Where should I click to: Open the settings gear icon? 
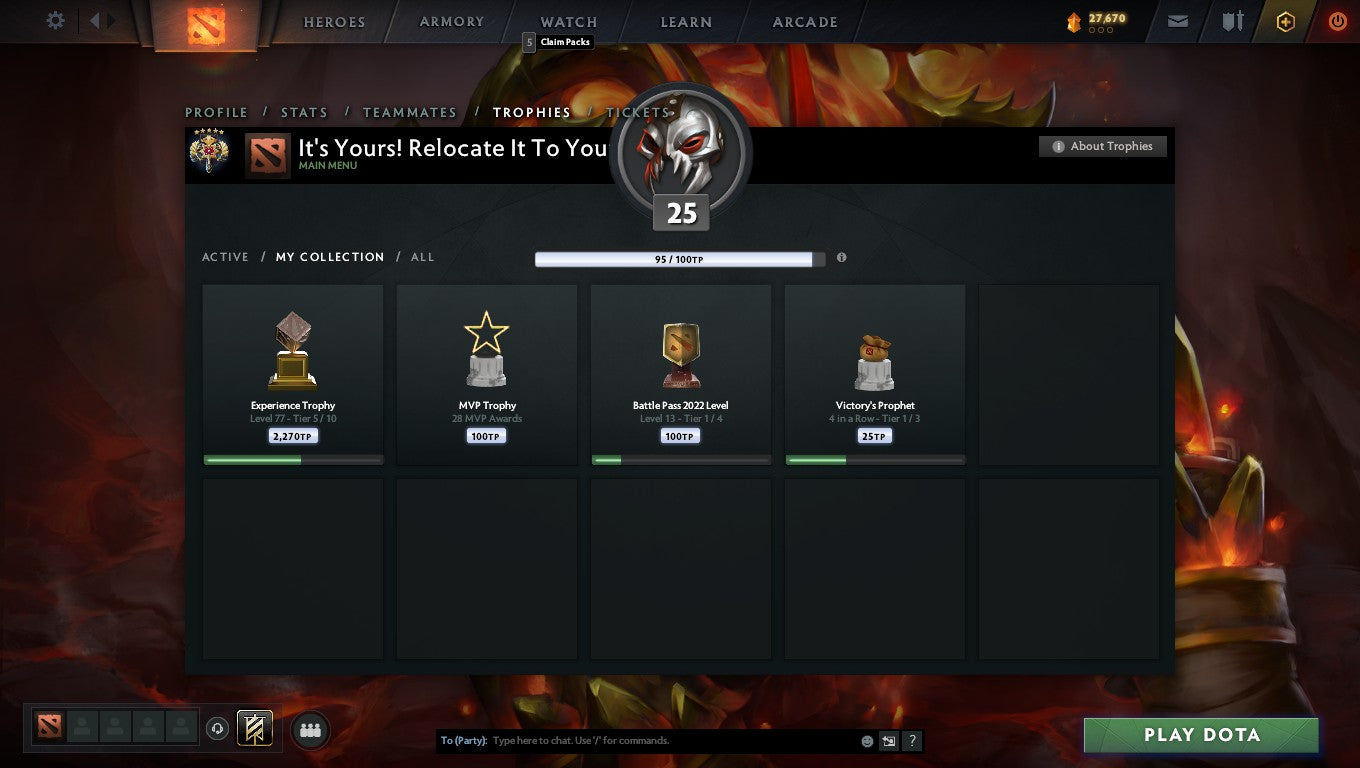coord(55,20)
